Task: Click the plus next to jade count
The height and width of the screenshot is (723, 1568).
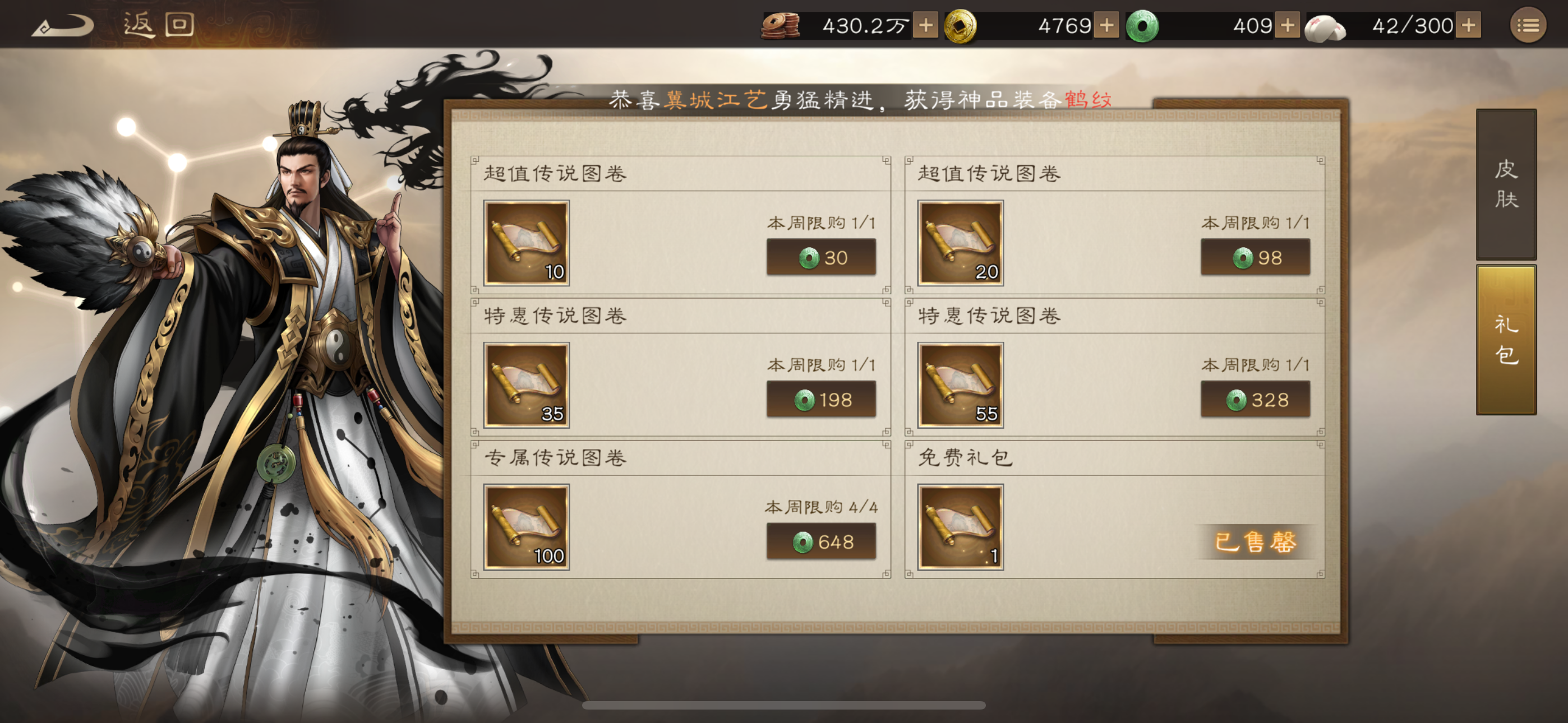Action: click(1288, 26)
